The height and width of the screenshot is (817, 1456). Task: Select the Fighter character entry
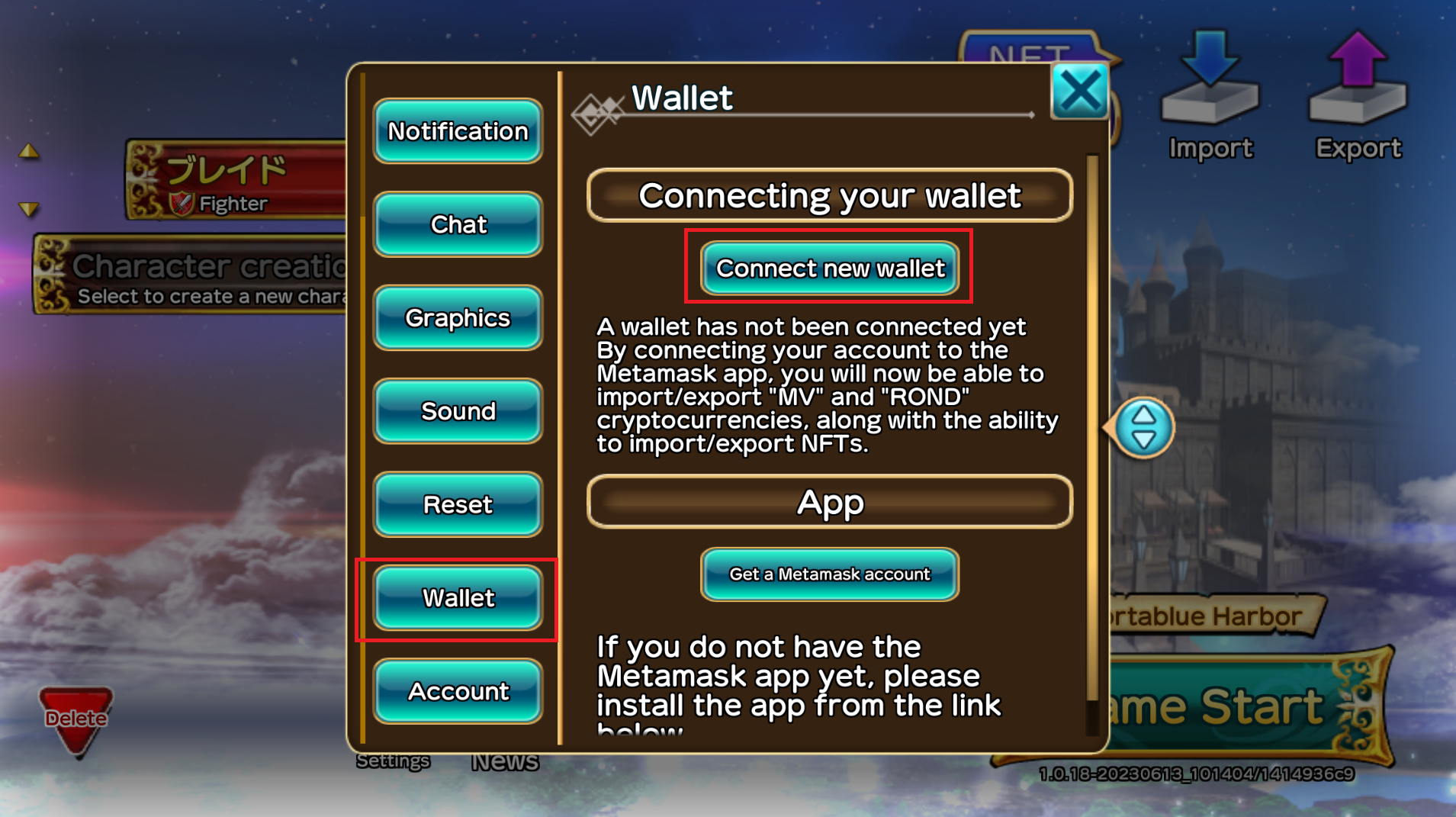(236, 181)
